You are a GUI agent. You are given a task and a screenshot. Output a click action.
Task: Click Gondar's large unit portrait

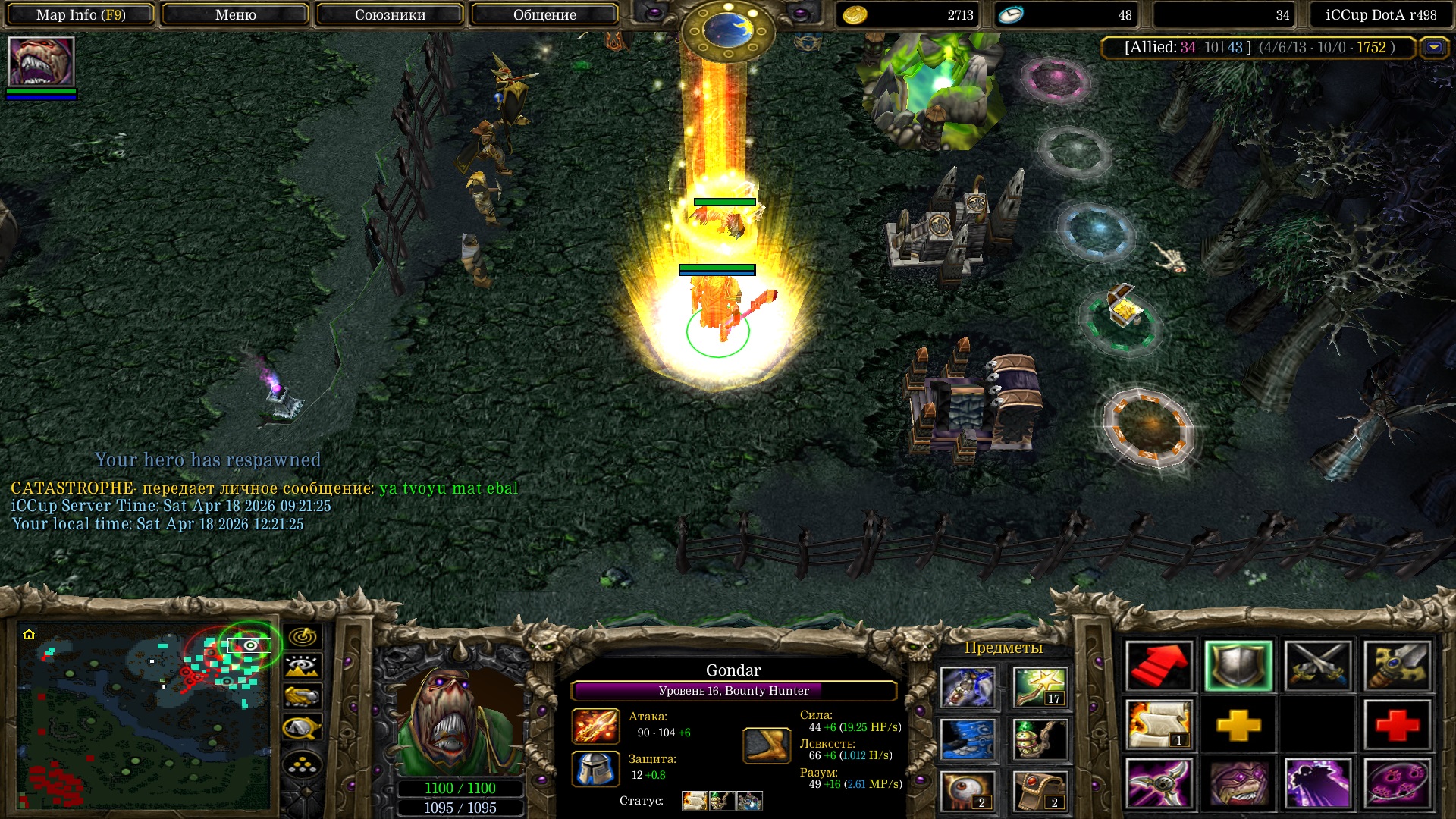coord(460,720)
